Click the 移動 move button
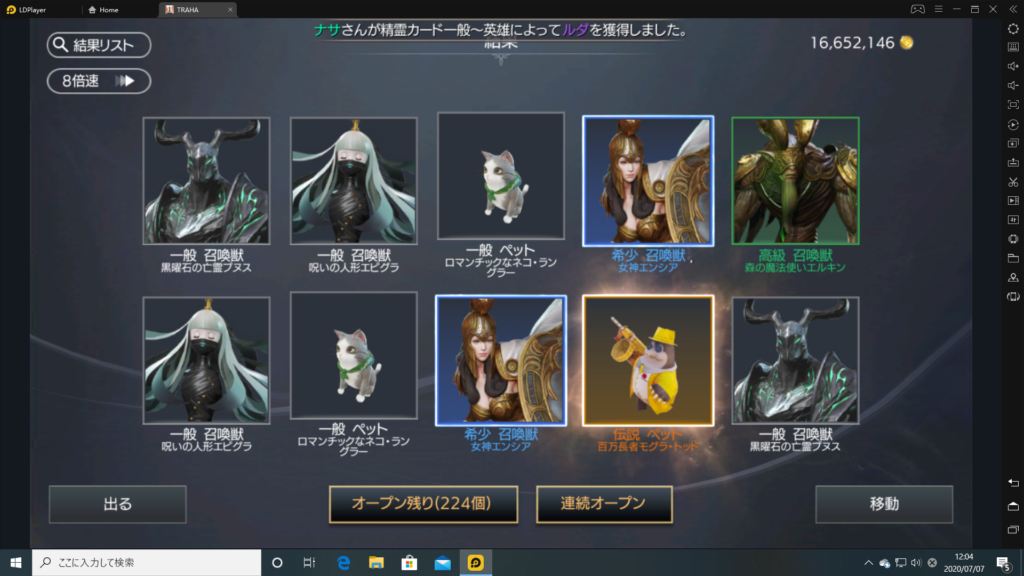1024x576 pixels. click(883, 504)
